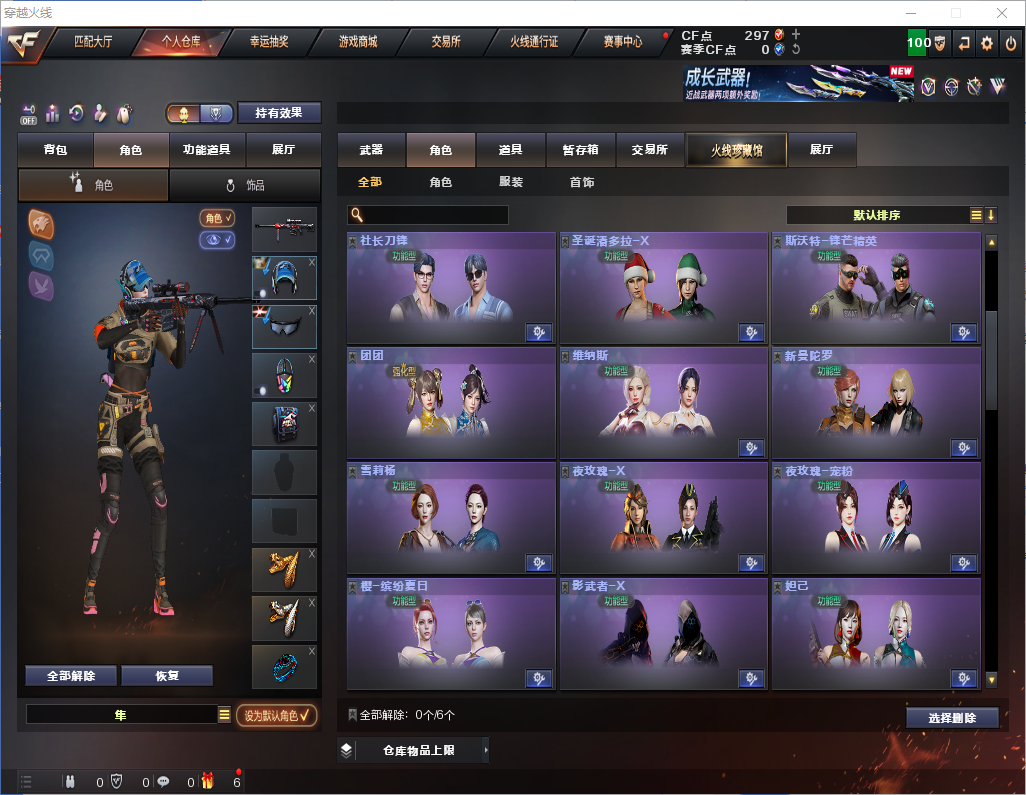The width and height of the screenshot is (1026, 795).
Task: Click the 全部解除 unequip all button
Action: tap(71, 675)
